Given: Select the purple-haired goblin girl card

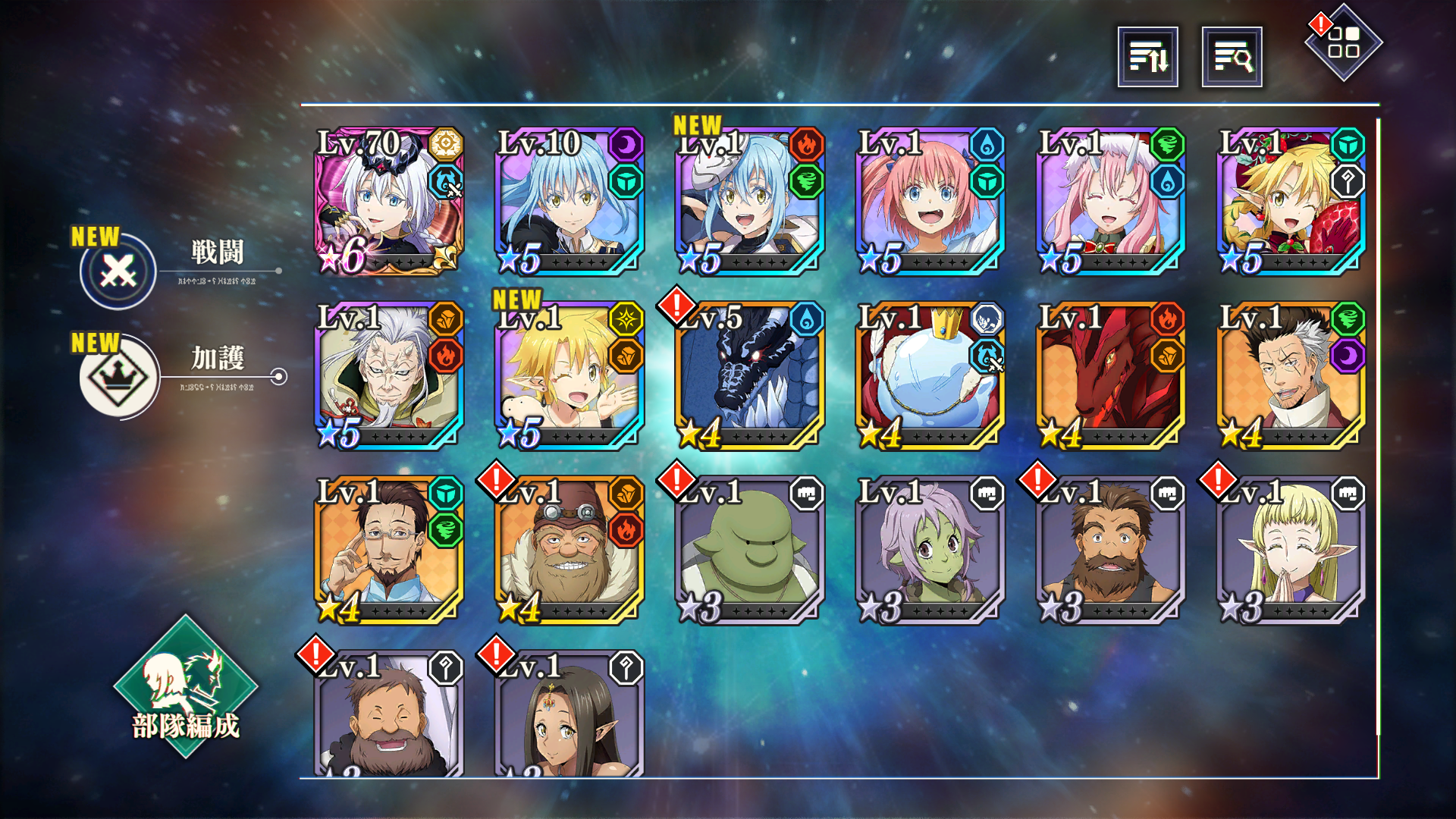Looking at the screenshot, I should tap(930, 551).
